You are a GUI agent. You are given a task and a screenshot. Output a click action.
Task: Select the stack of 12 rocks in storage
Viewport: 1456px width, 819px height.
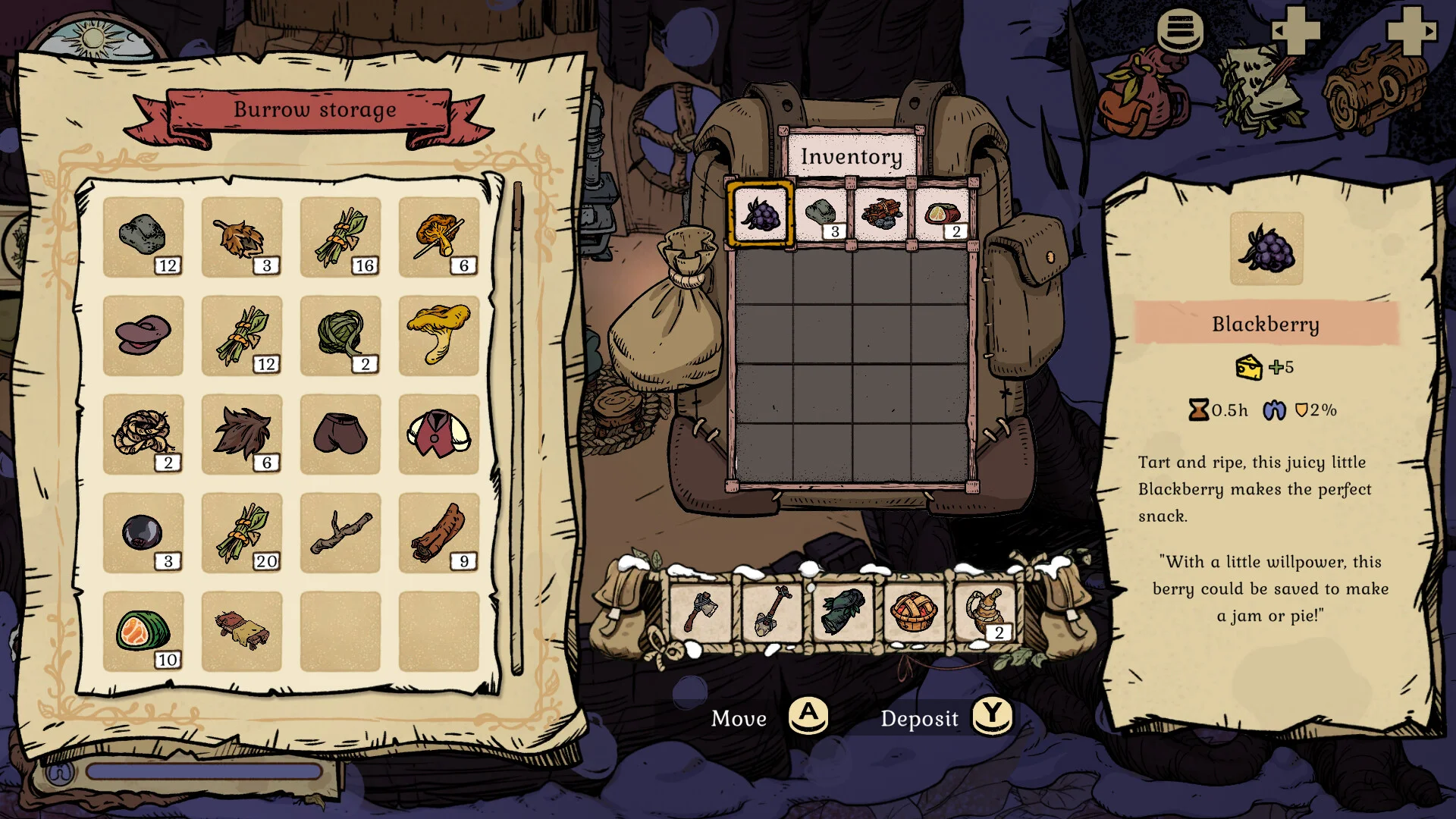(143, 237)
